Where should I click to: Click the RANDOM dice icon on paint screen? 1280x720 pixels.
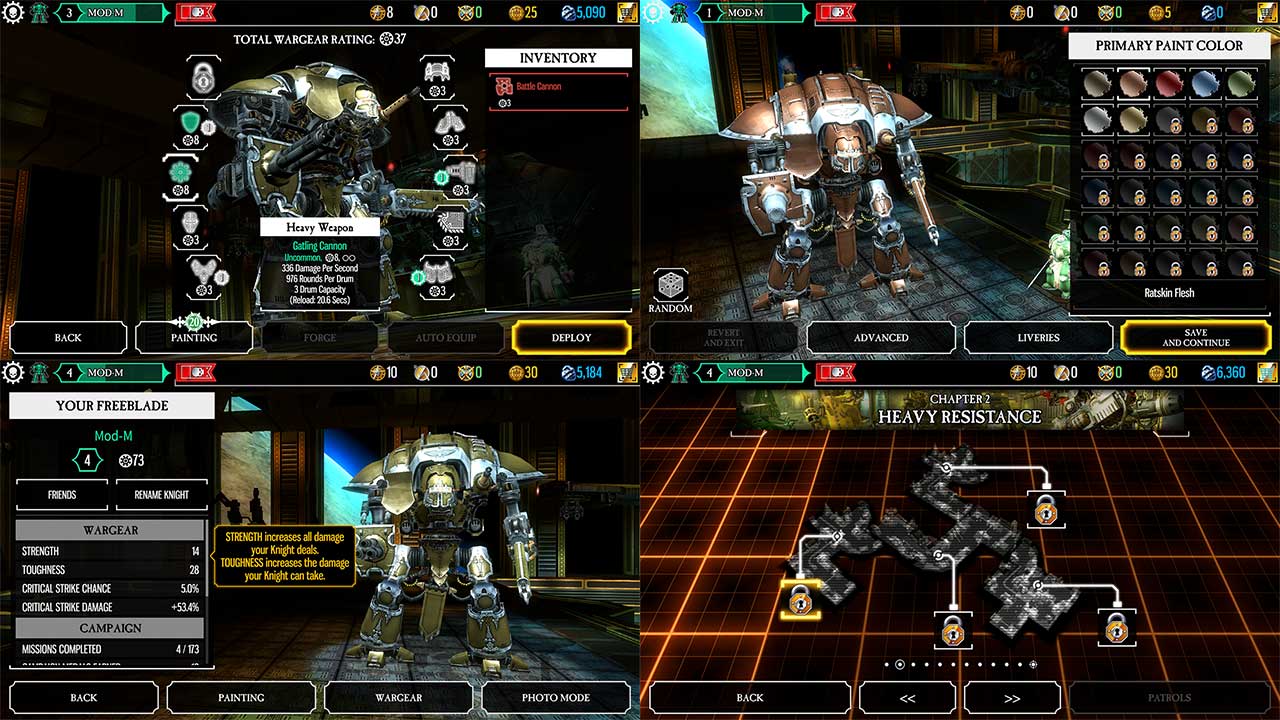point(671,283)
